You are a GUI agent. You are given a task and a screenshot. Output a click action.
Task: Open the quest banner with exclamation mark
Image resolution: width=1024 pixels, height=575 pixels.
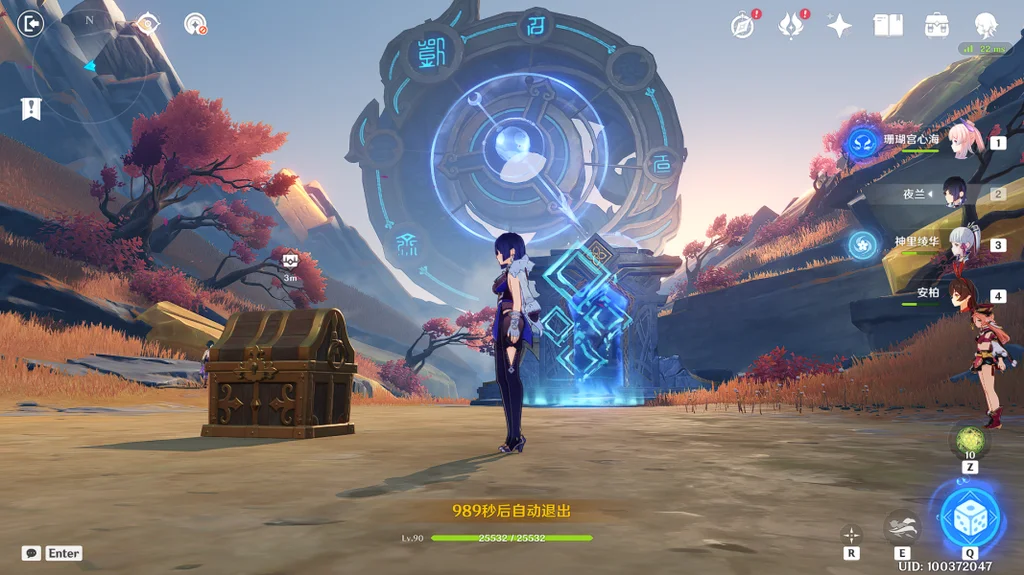[x=31, y=108]
